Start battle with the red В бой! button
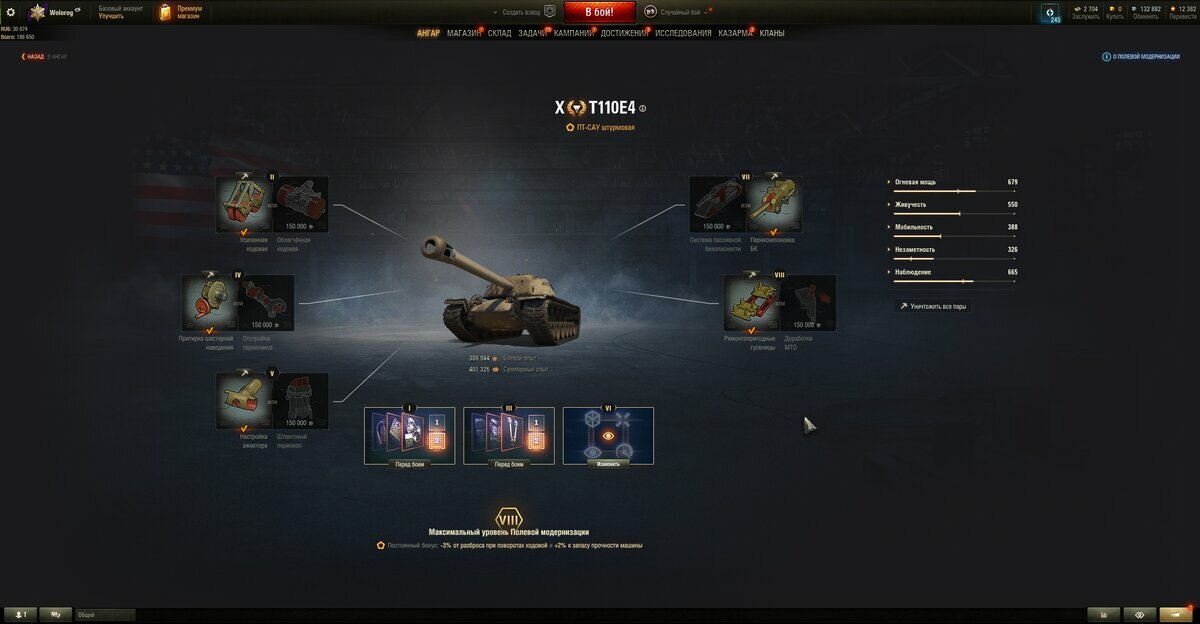This screenshot has width=1200, height=624. click(600, 12)
